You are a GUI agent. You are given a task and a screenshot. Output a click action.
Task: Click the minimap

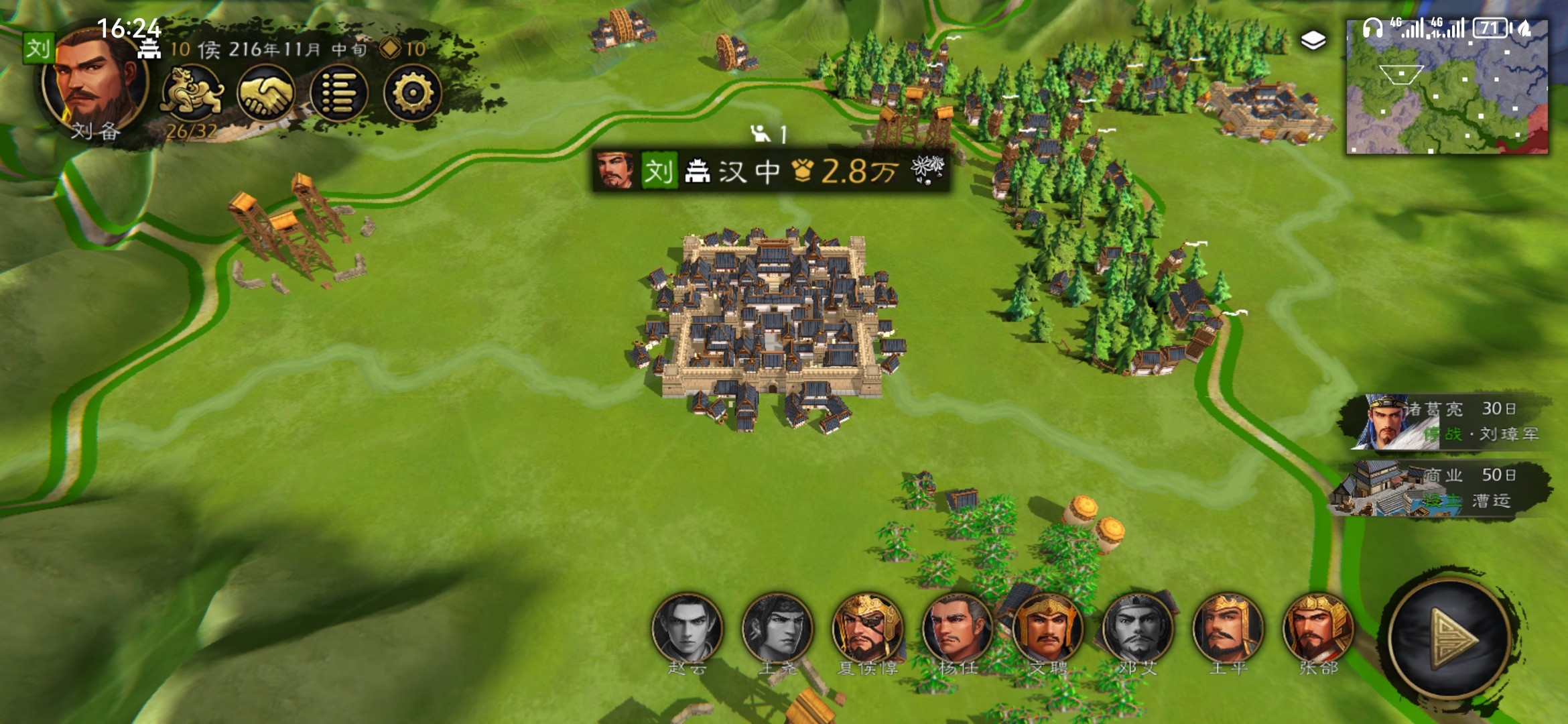tap(1447, 87)
